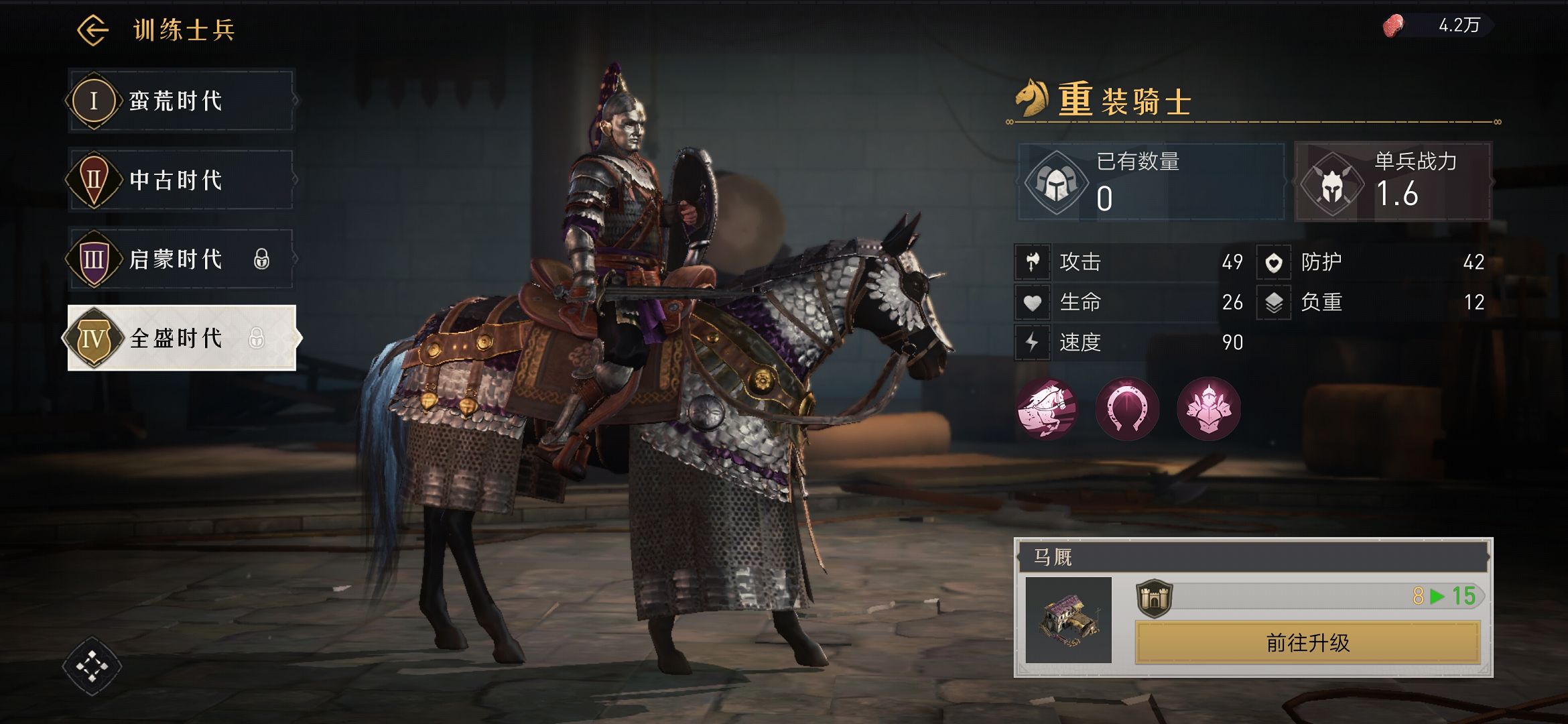This screenshot has height=724, width=1568.
Task: View the horseshoe skill icon
Action: [x=1127, y=409]
